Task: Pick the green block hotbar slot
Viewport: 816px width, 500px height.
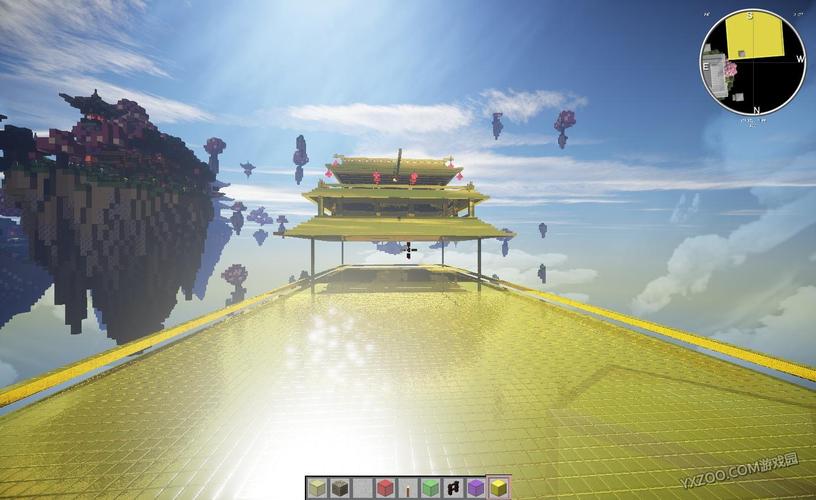Action: click(x=430, y=488)
